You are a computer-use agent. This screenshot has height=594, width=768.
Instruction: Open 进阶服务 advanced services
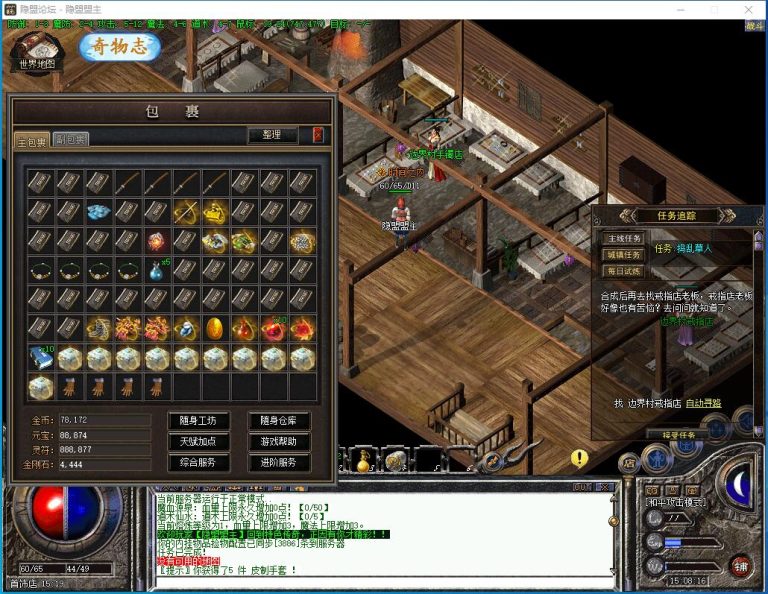pyautogui.click(x=278, y=462)
